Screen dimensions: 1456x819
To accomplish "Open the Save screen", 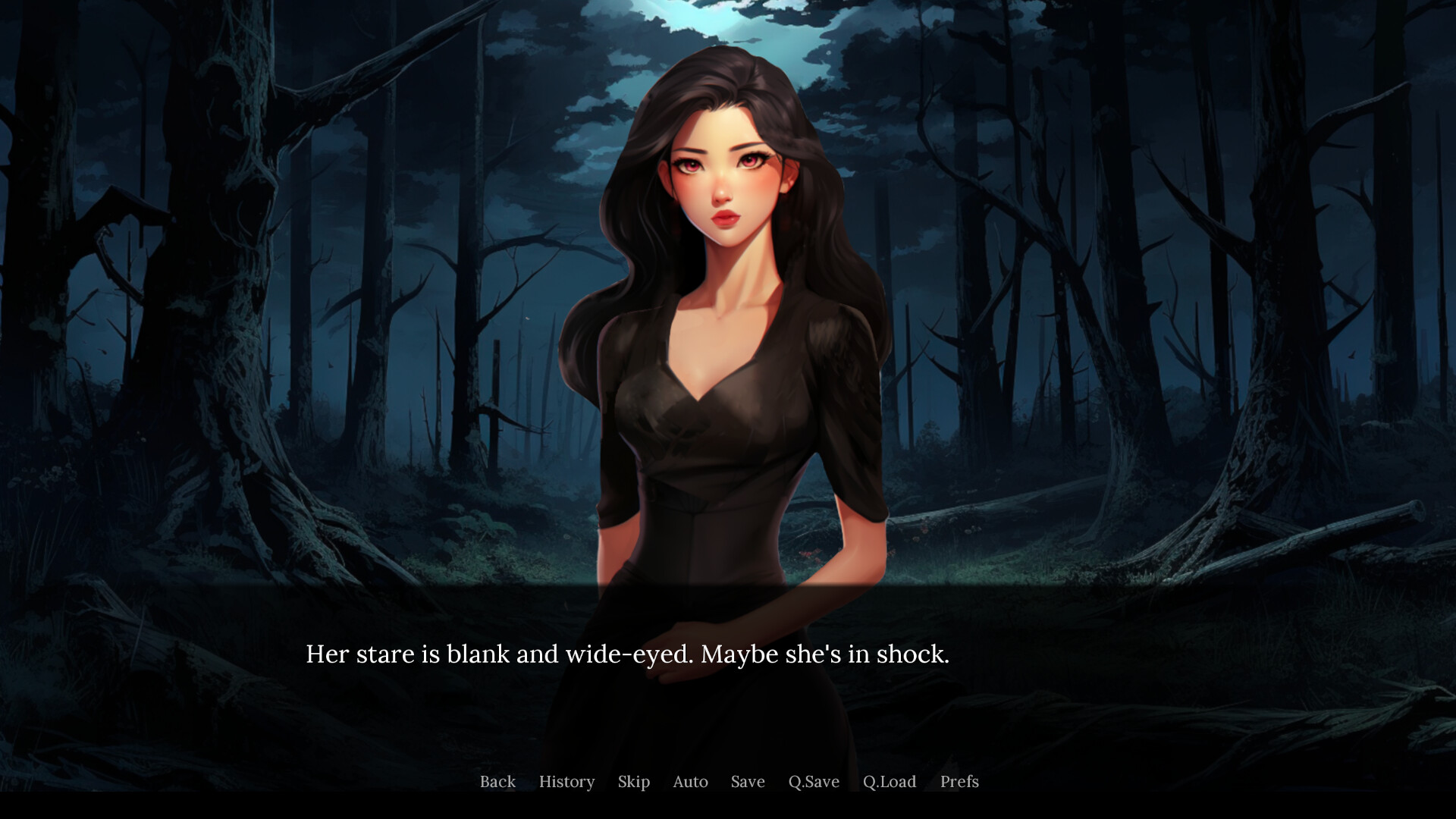I will (747, 782).
